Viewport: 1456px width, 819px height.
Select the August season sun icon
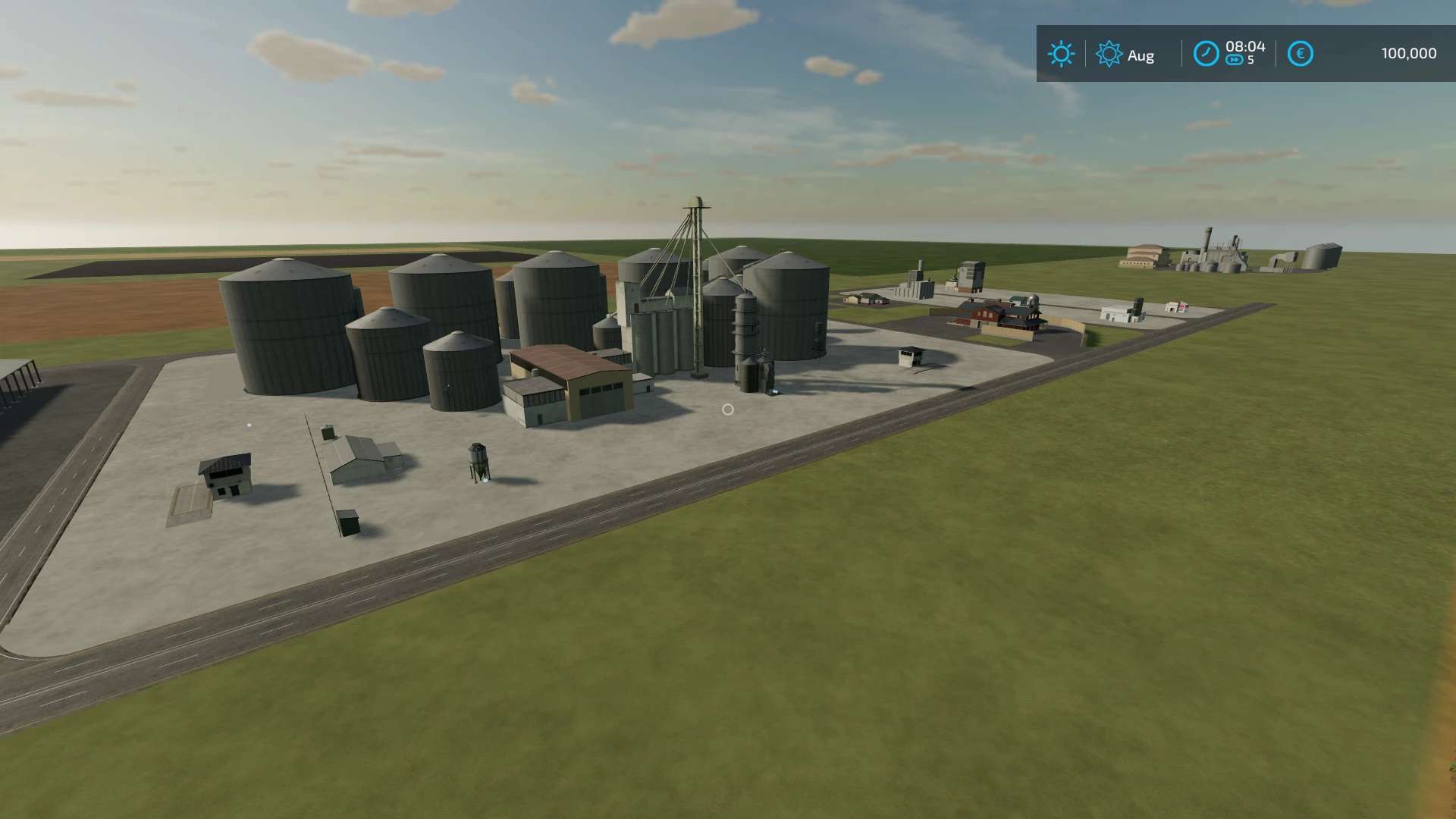1109,54
